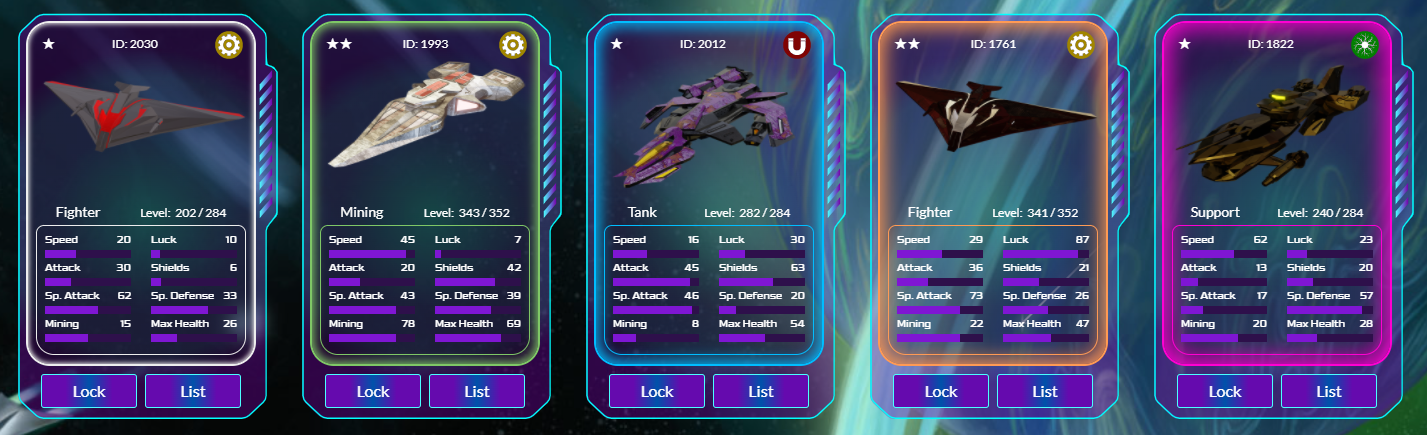Click the green burst icon on ship 1822
Viewport: 1427px width, 435px height.
(1364, 45)
